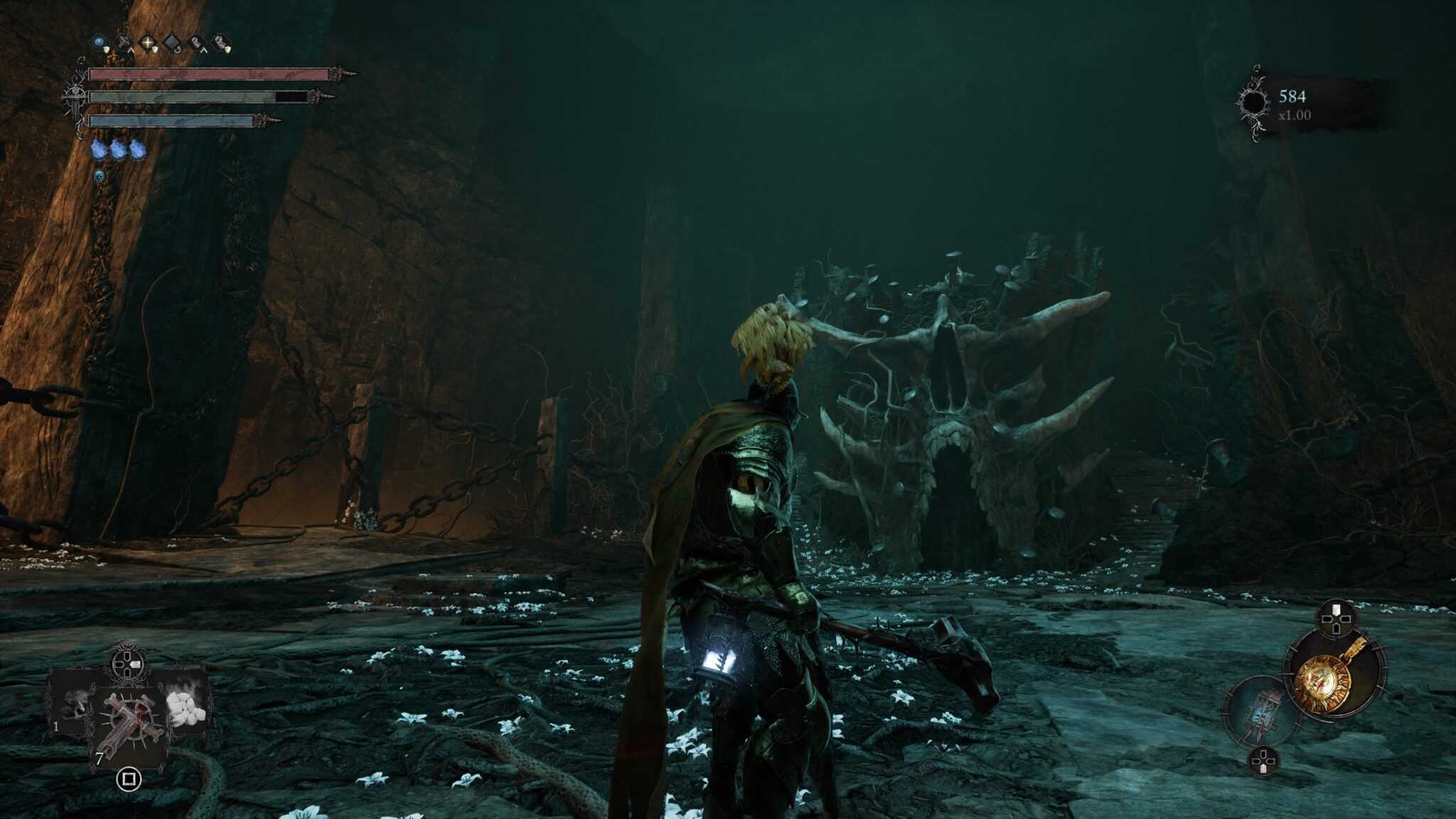
Task: Open the D-pad right item switcher
Action: click(128, 663)
